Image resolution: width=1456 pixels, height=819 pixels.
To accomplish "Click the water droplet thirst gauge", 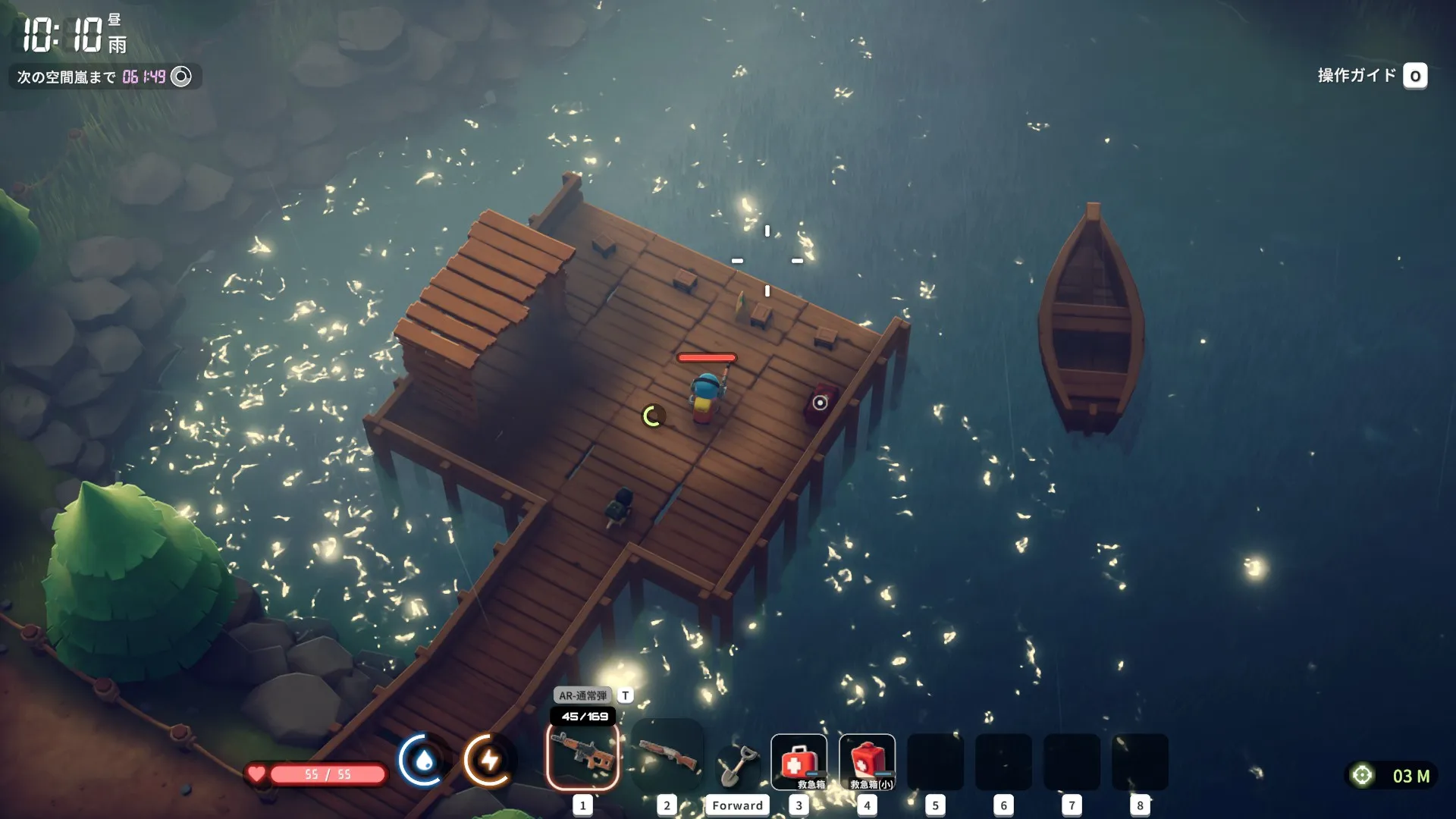I will (x=424, y=760).
